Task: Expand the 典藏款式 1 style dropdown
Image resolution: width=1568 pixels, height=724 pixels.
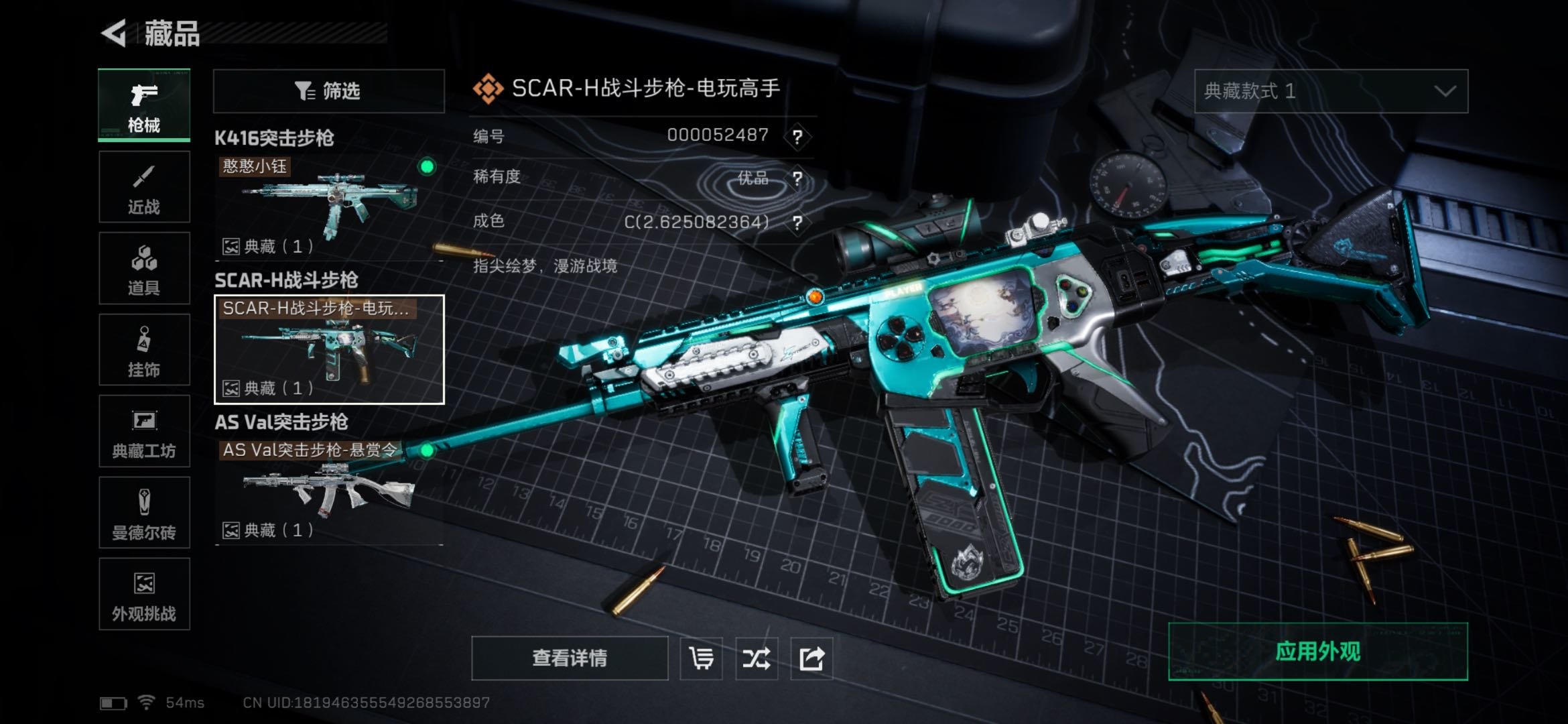Action: click(x=1331, y=90)
